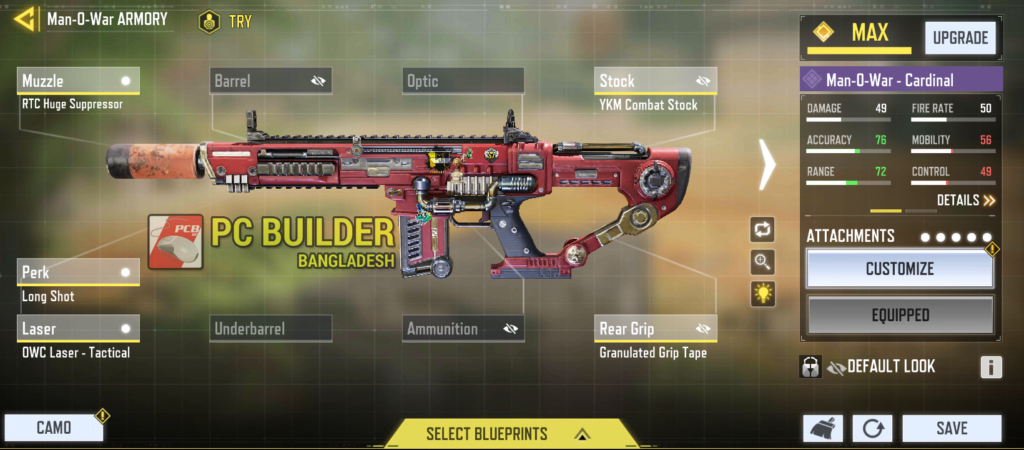Click the UPGRADE button
1024x450 pixels.
coord(960,39)
